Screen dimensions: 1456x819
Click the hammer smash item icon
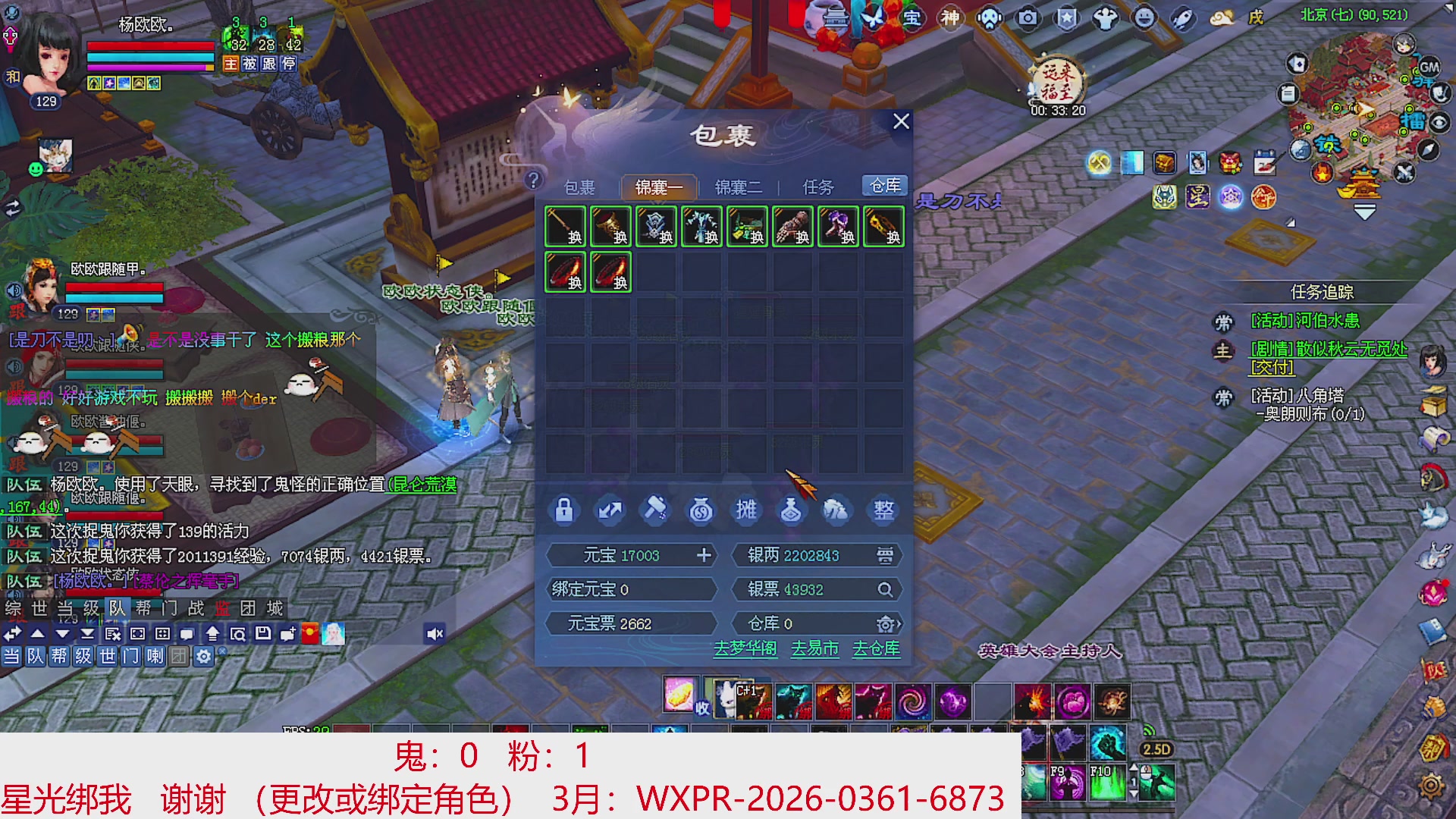point(655,510)
